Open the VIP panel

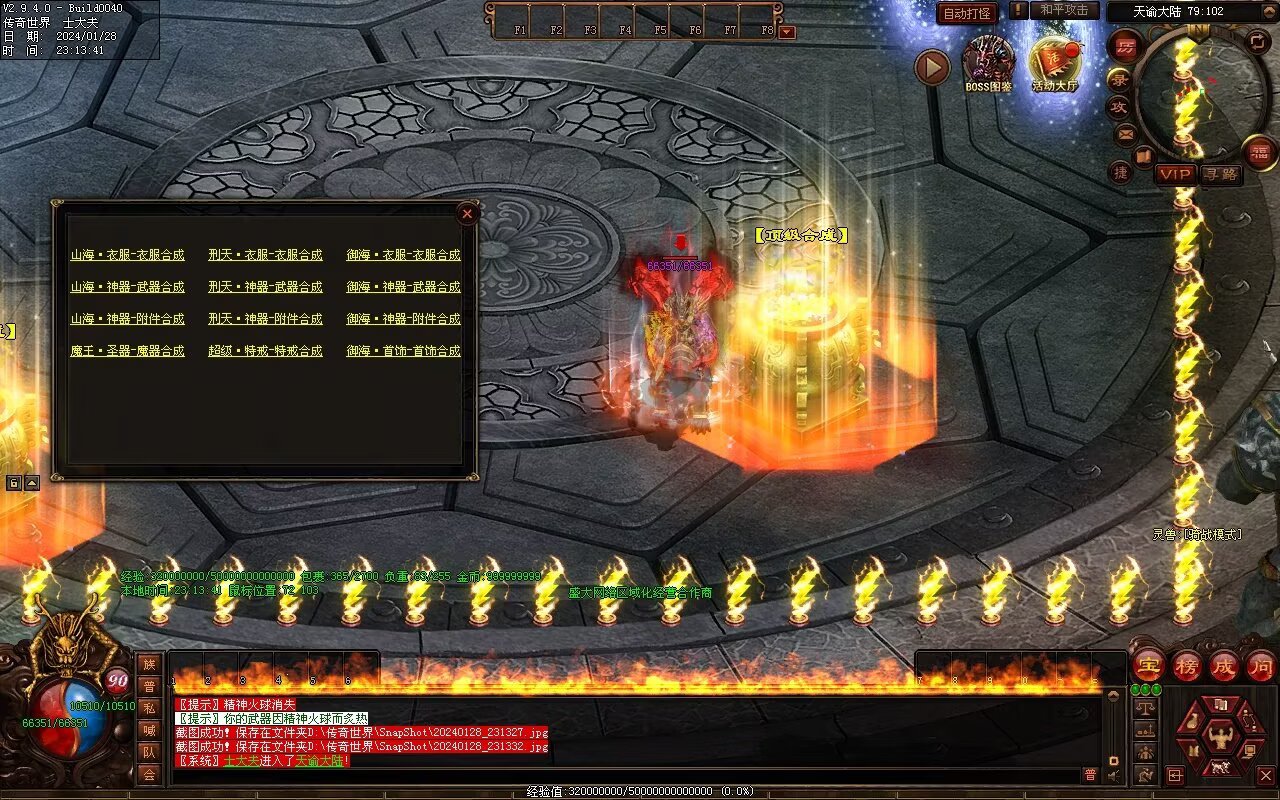pyautogui.click(x=1176, y=174)
